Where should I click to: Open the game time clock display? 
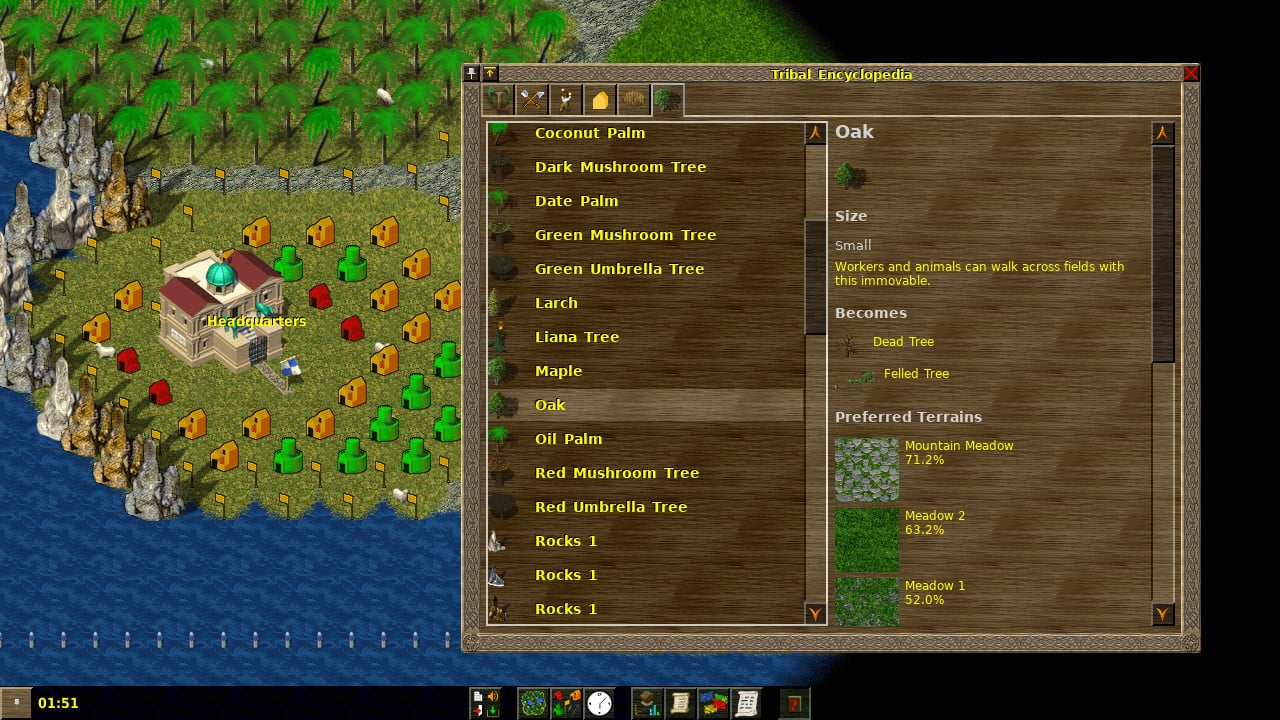click(x=599, y=703)
